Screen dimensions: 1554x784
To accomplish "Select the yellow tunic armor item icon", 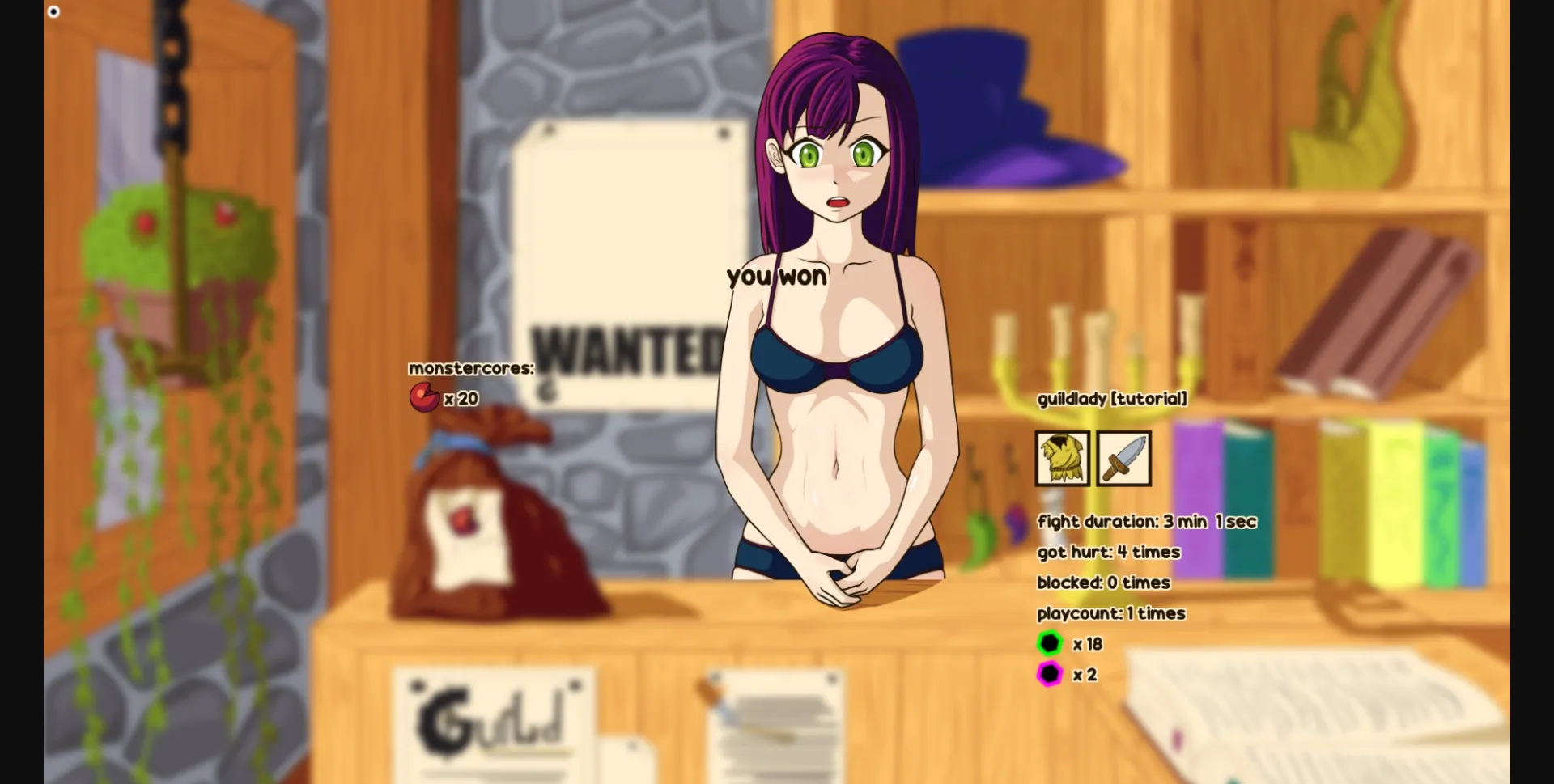I will [x=1062, y=460].
